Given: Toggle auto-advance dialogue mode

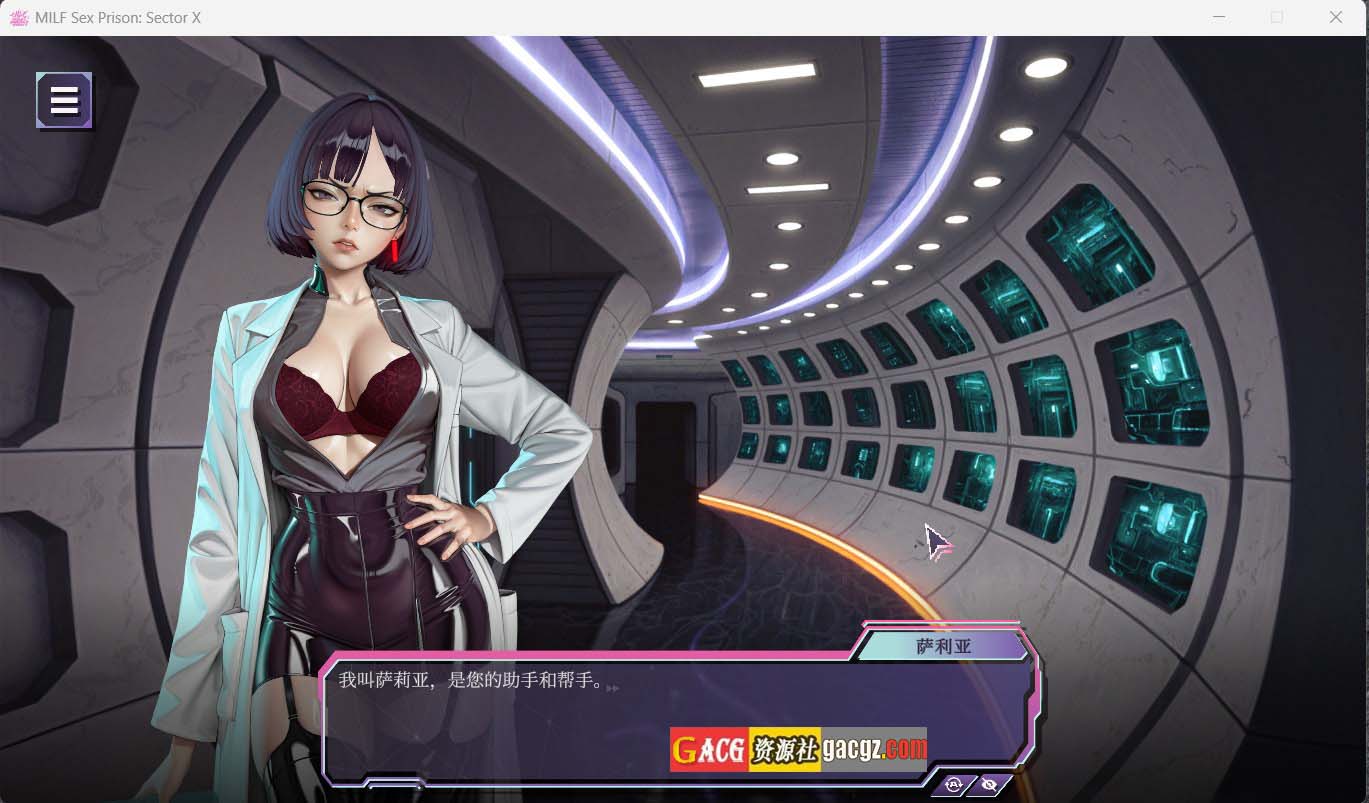Looking at the screenshot, I should pos(953,785).
